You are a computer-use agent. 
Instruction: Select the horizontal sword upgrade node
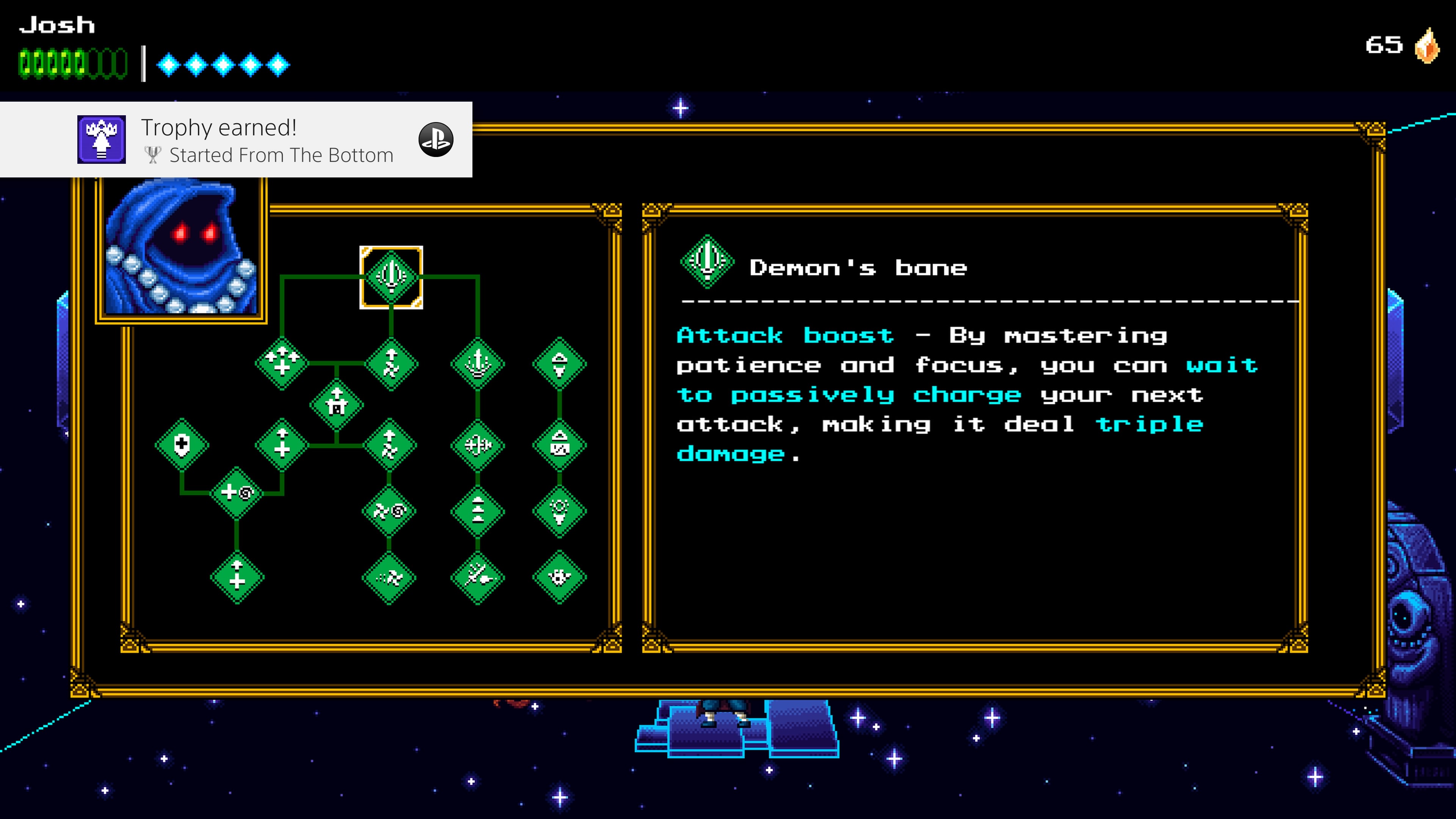tap(478, 446)
